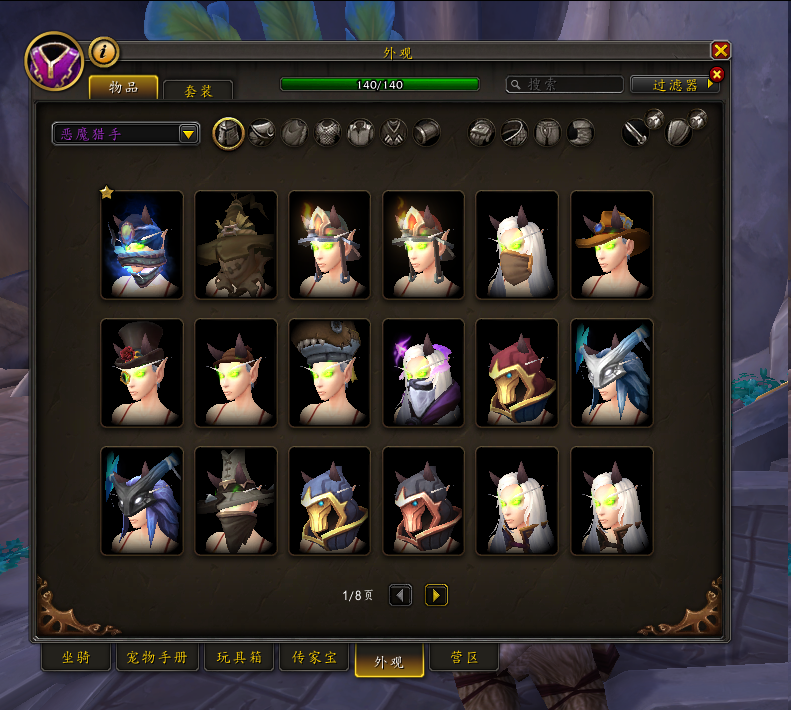Pick the brown cowboy hat appearance
Image resolution: width=791 pixels, height=710 pixels.
(612, 245)
